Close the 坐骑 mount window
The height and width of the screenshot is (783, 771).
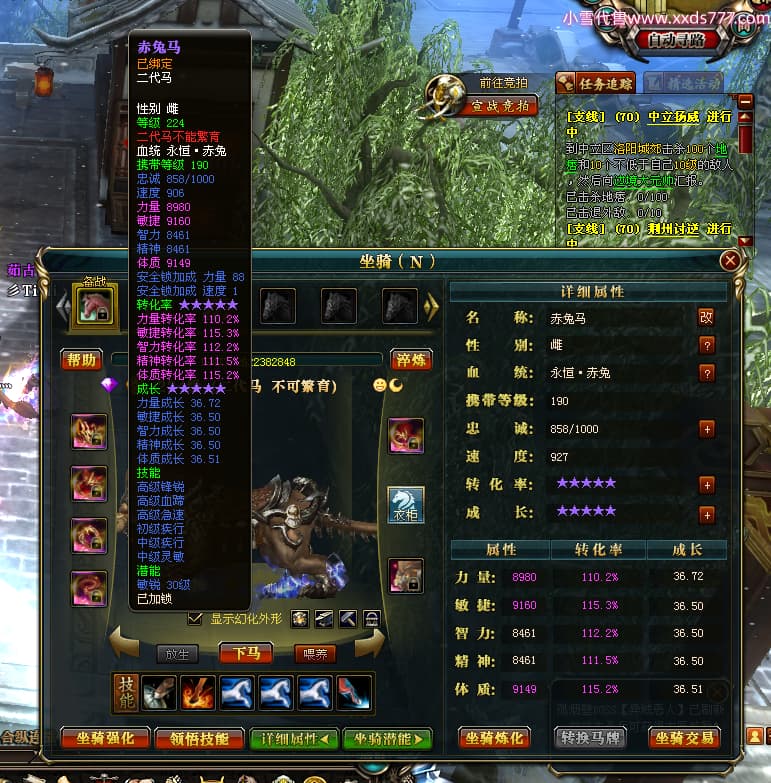[730, 261]
